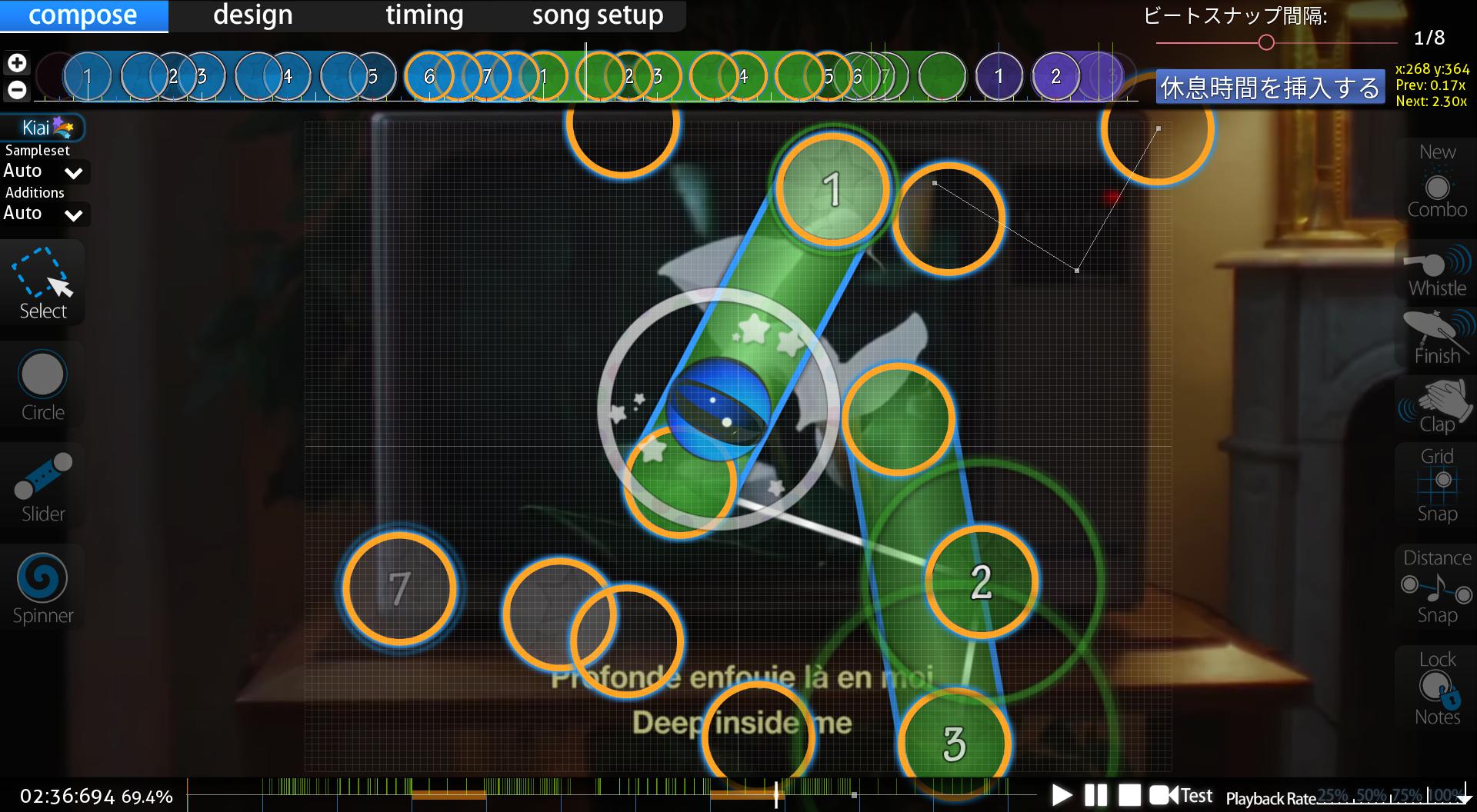
Task: Click the insert break time button
Action: click(1269, 88)
